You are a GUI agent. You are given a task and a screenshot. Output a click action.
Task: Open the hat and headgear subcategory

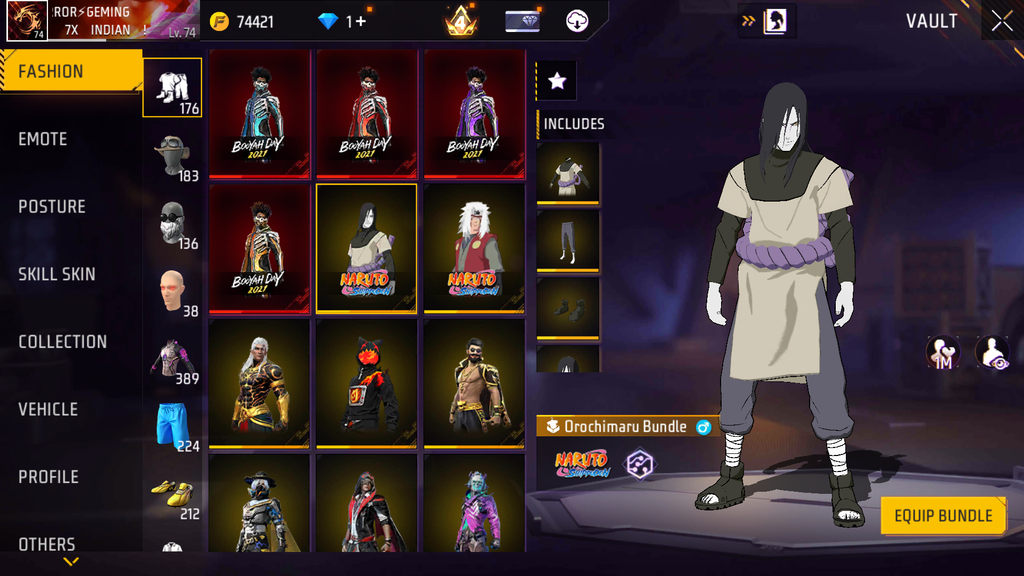(173, 157)
